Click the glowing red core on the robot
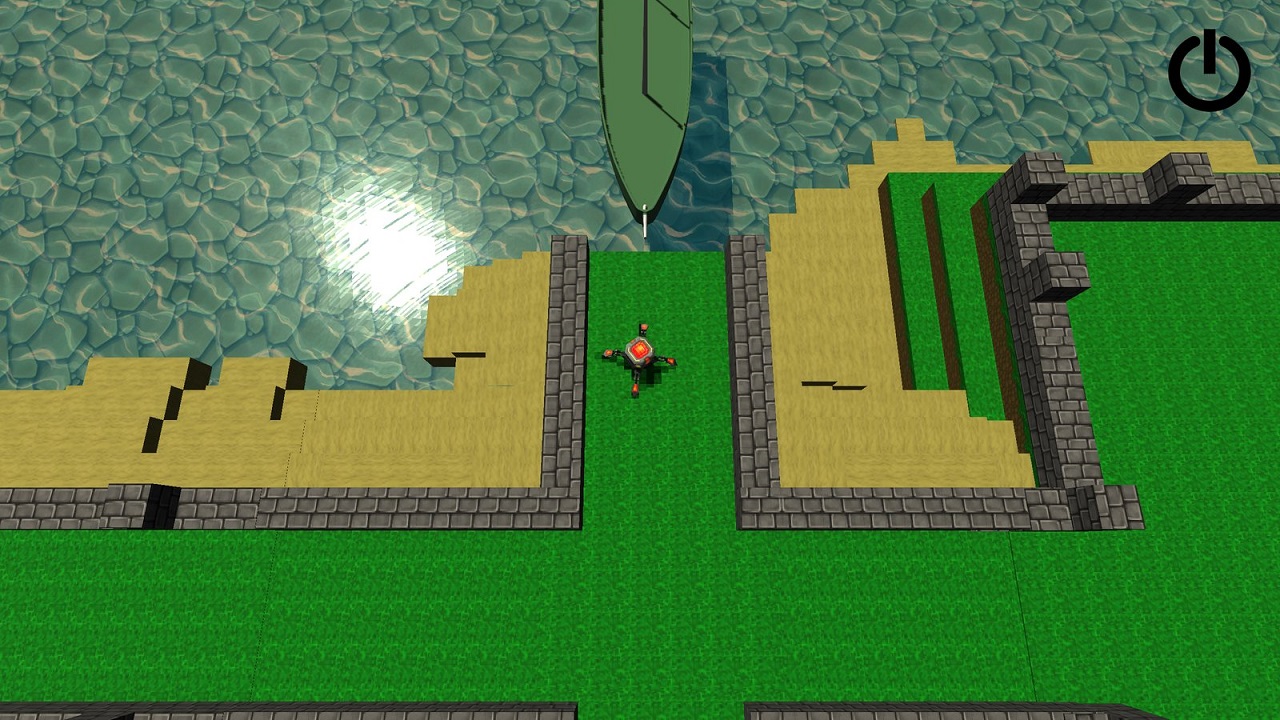Screen dimensions: 1280x720 tap(639, 350)
